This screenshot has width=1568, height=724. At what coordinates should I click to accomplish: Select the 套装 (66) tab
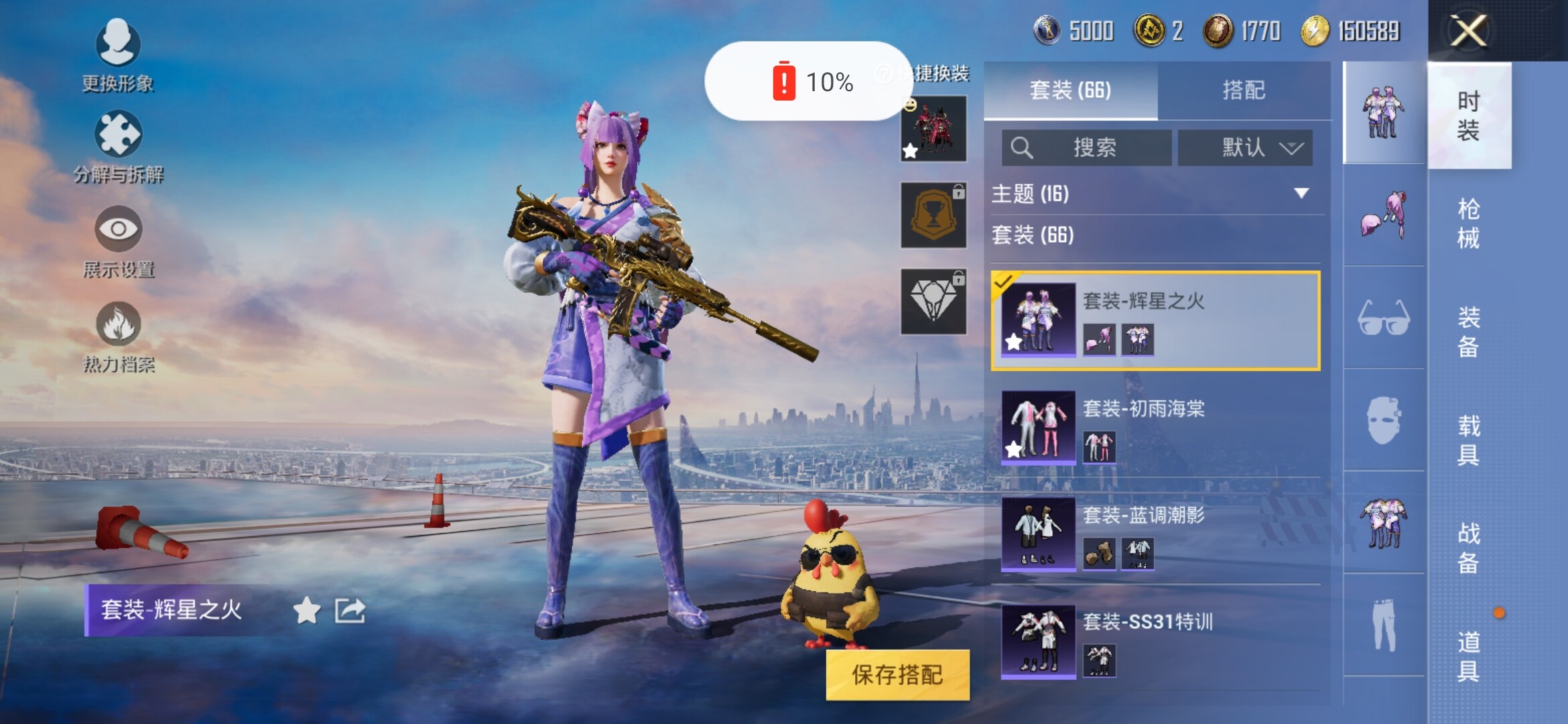1070,90
